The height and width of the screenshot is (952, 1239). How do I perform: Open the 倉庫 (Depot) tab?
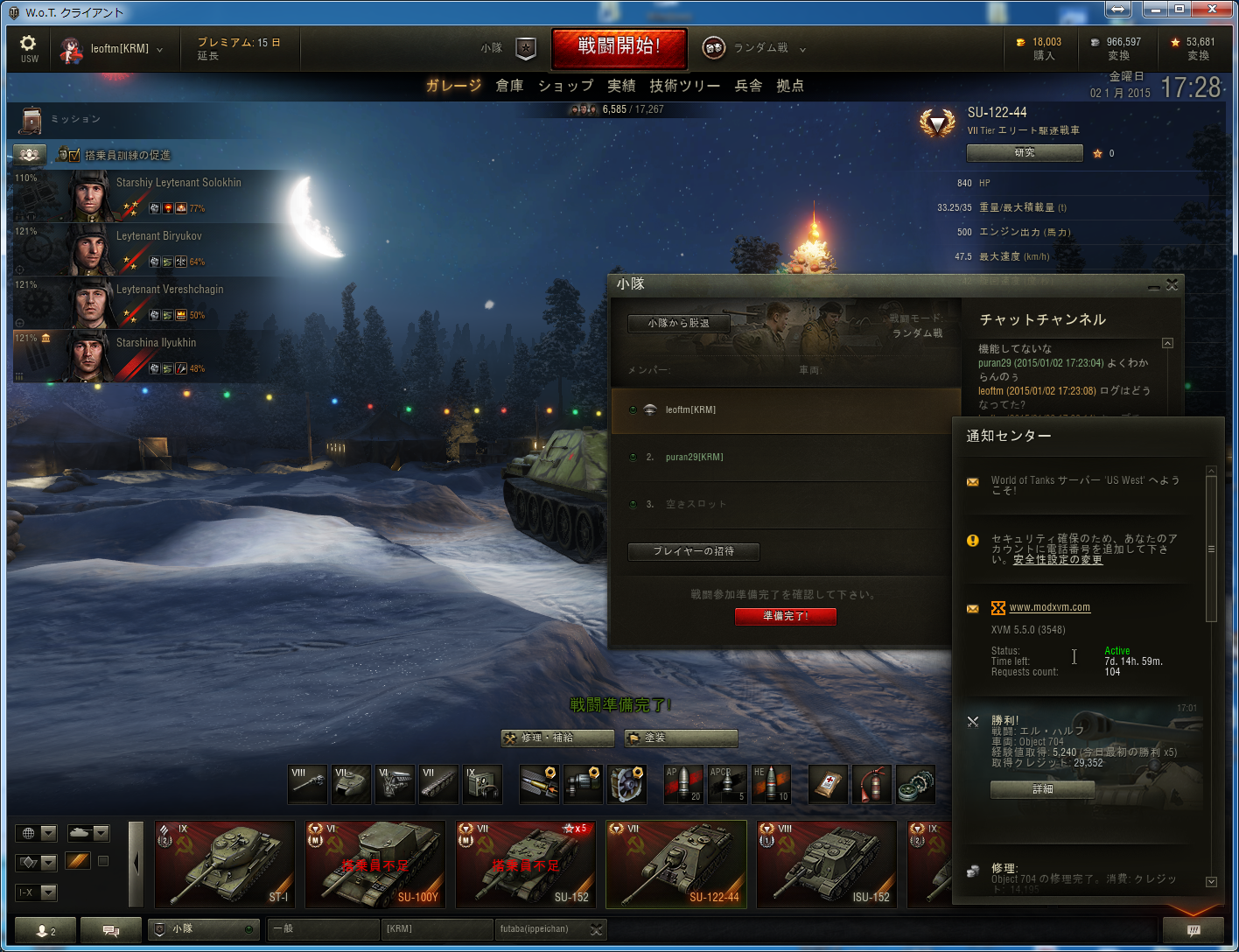[x=509, y=86]
